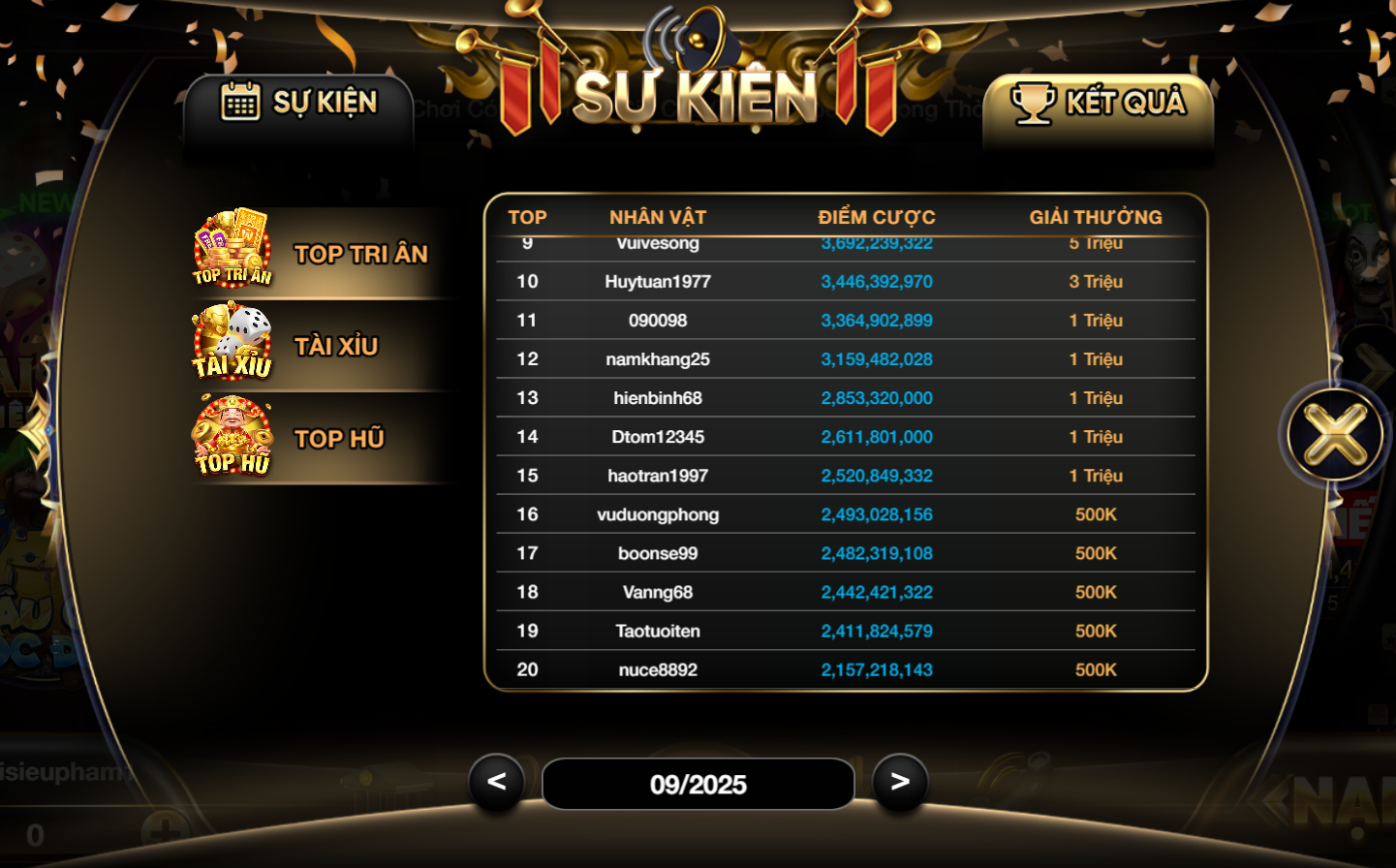Screen dimensions: 1396x868
Task: Go to the previous month
Action: tap(497, 782)
